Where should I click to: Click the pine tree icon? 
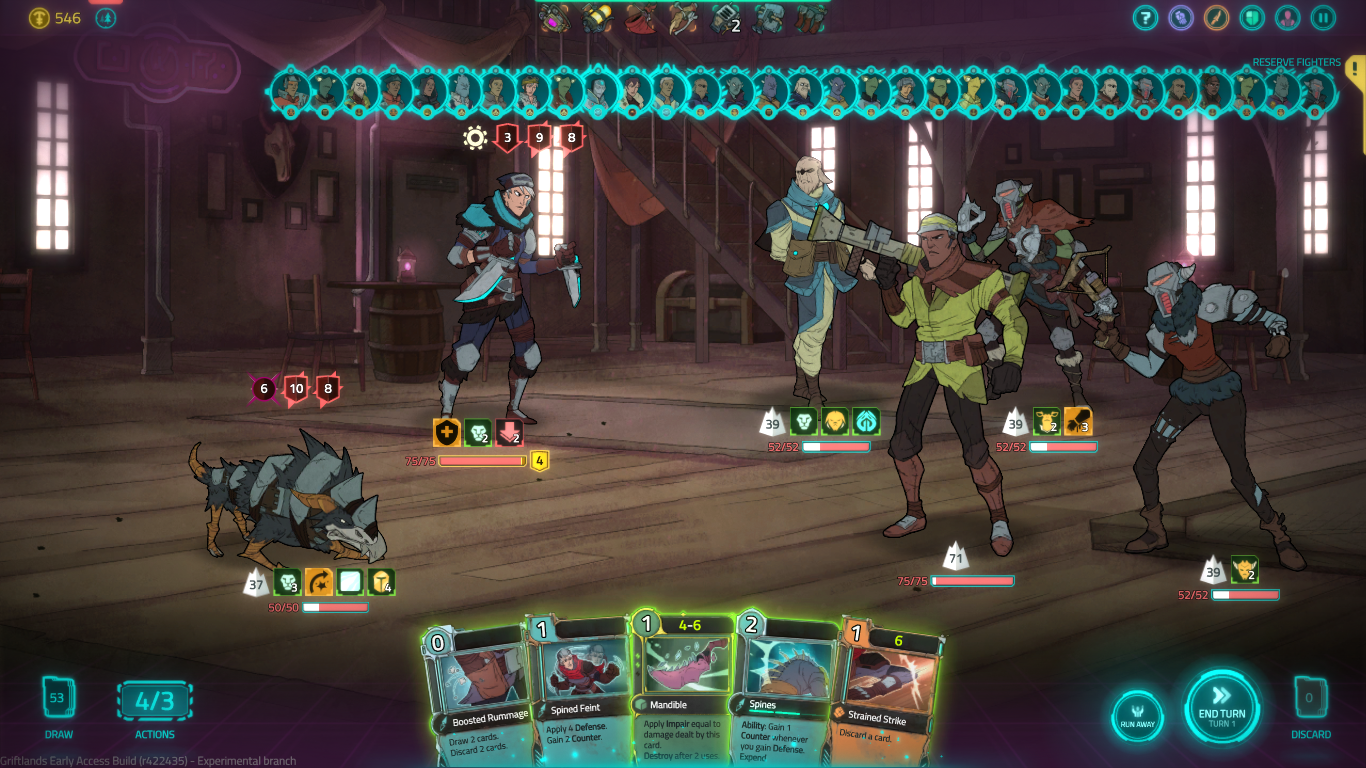(105, 18)
